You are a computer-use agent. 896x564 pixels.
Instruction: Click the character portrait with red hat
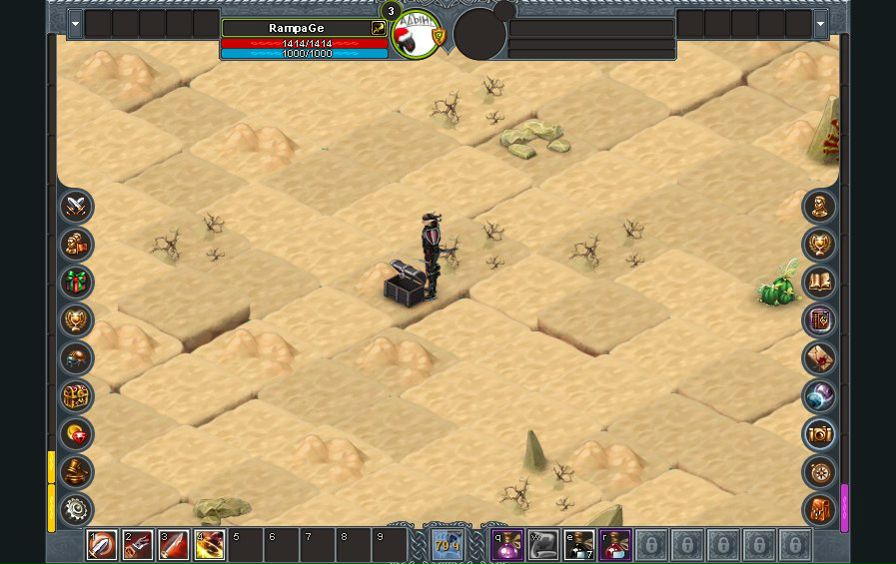click(x=415, y=35)
